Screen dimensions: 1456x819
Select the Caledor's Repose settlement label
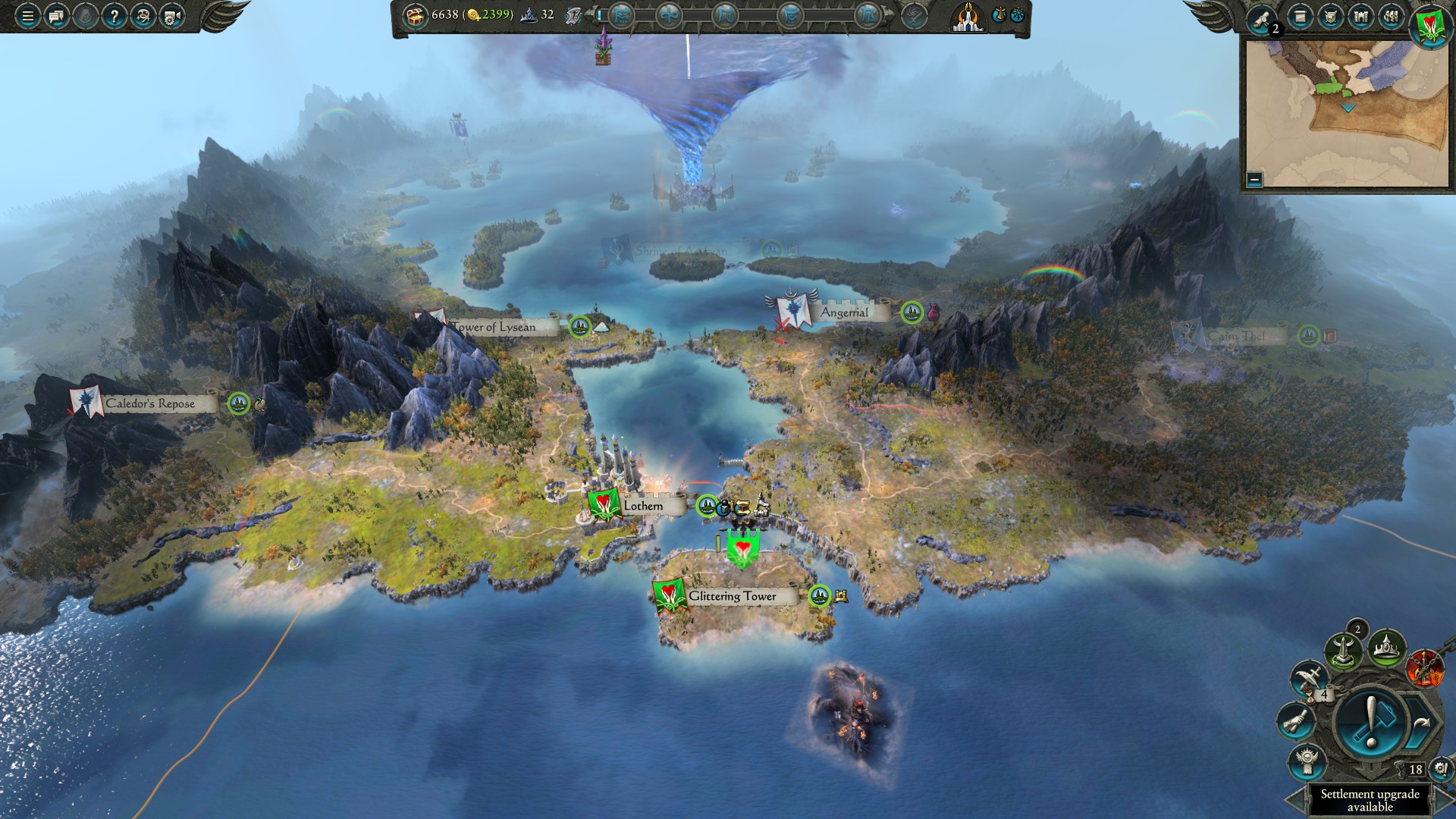click(150, 403)
